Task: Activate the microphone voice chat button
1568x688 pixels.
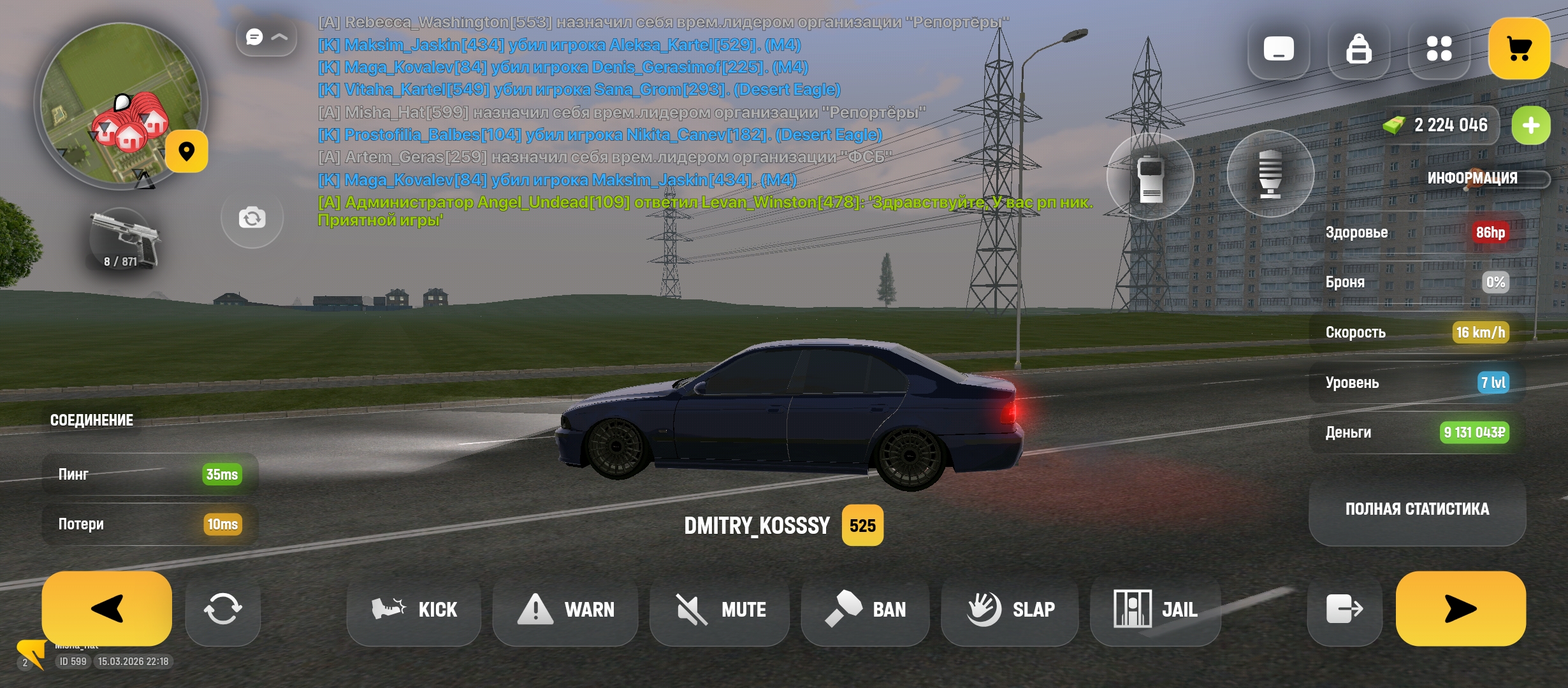Action: 1270,174
